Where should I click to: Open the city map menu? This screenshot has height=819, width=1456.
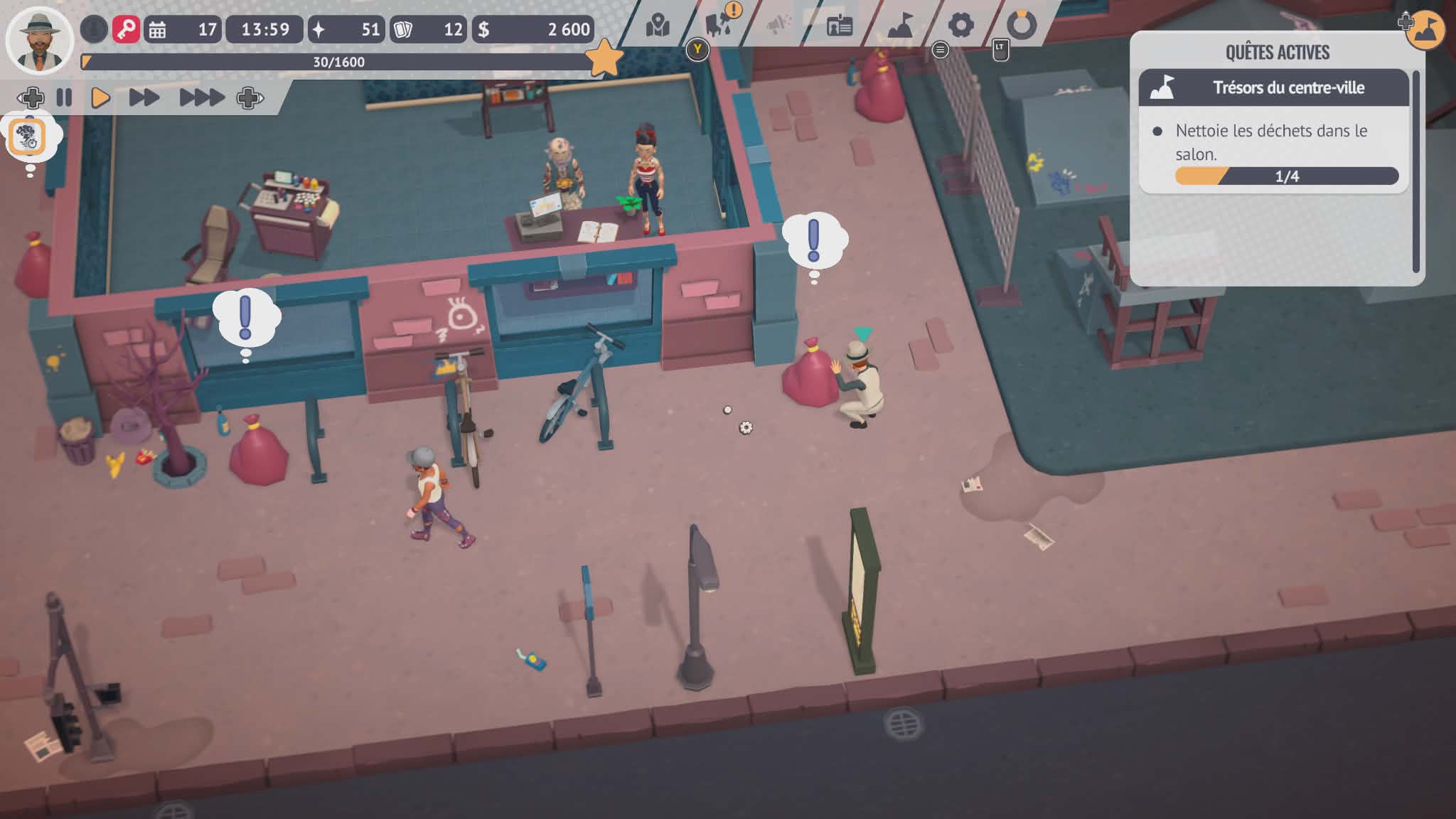pyautogui.click(x=658, y=26)
